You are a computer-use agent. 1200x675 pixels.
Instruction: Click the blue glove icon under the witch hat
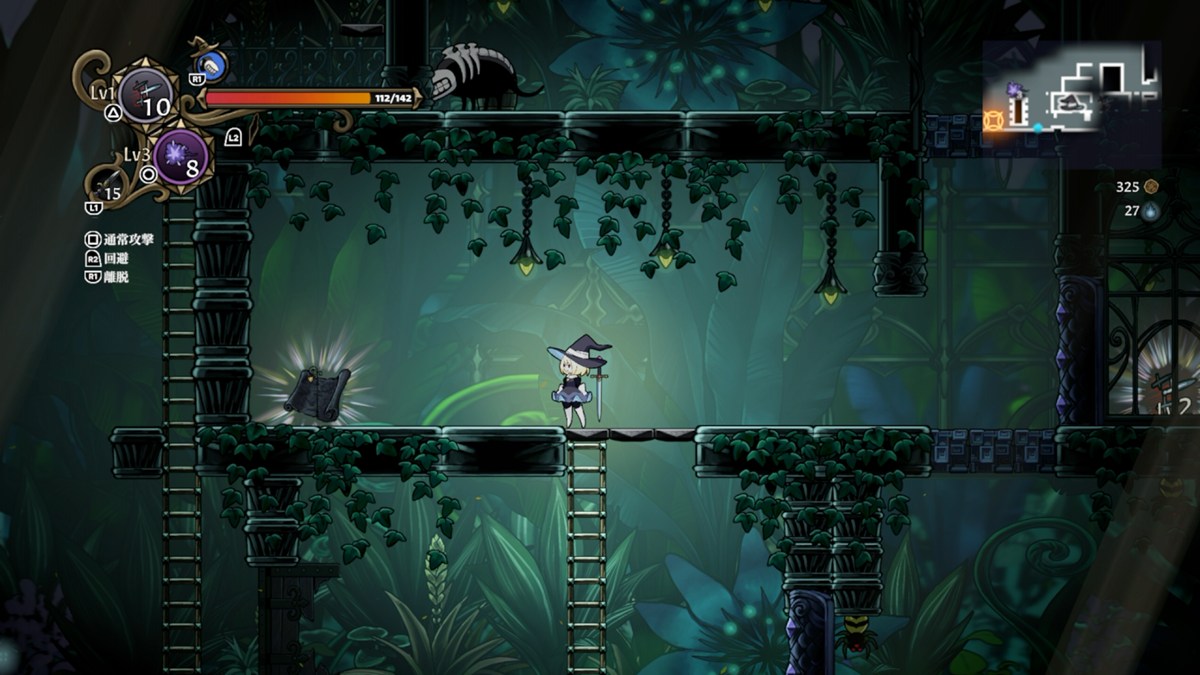pyautogui.click(x=213, y=68)
